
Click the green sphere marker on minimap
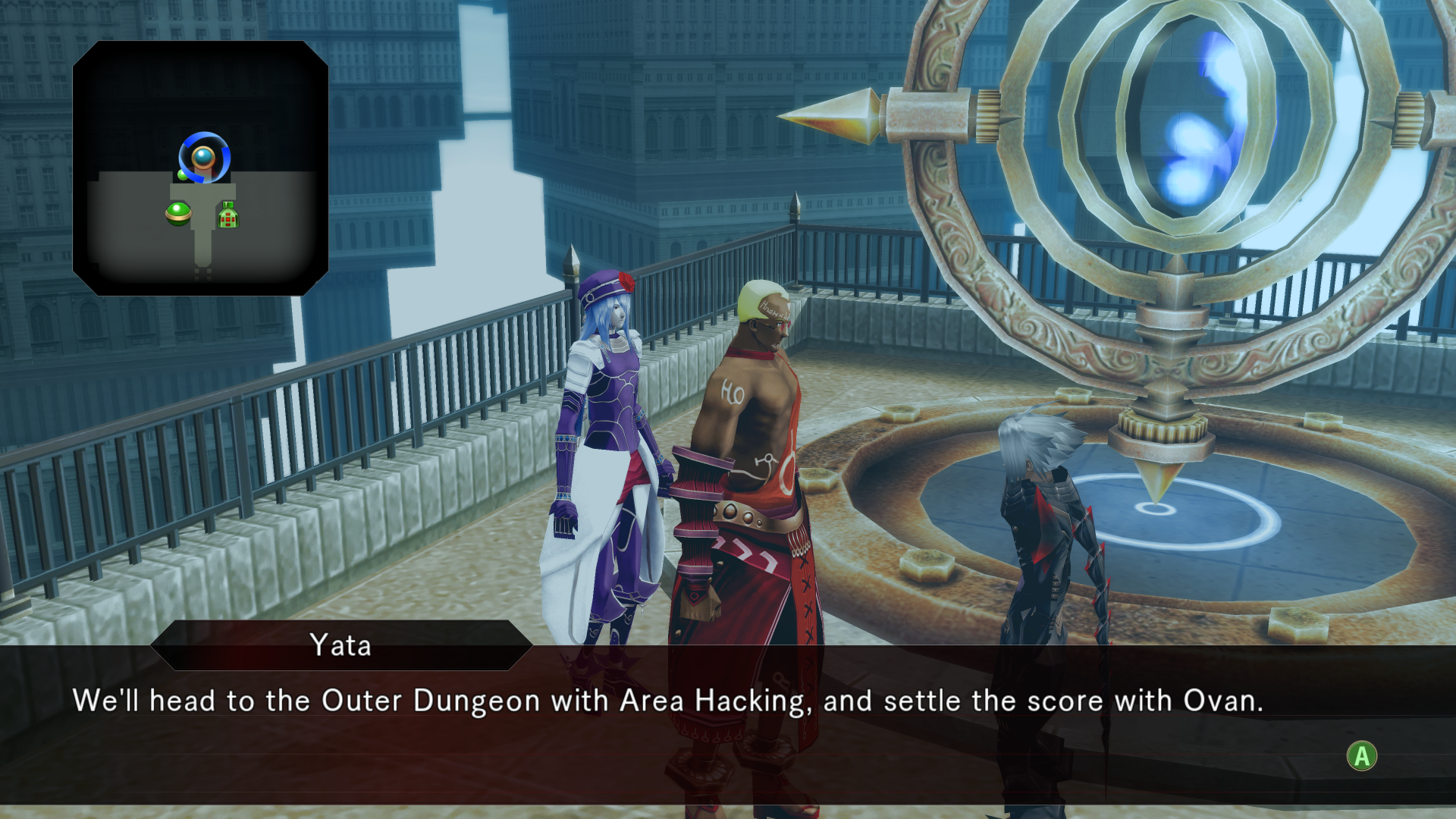(x=178, y=213)
